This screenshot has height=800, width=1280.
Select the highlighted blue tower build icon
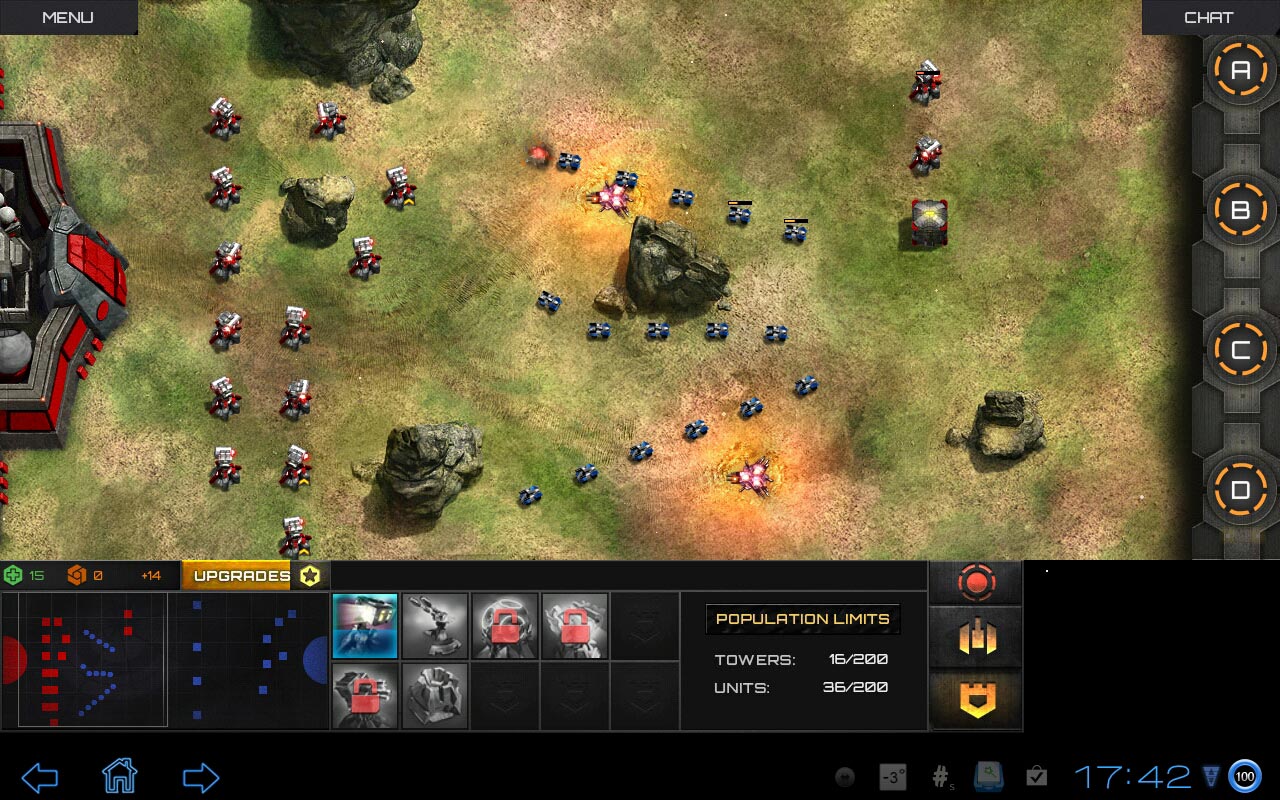[x=365, y=626]
